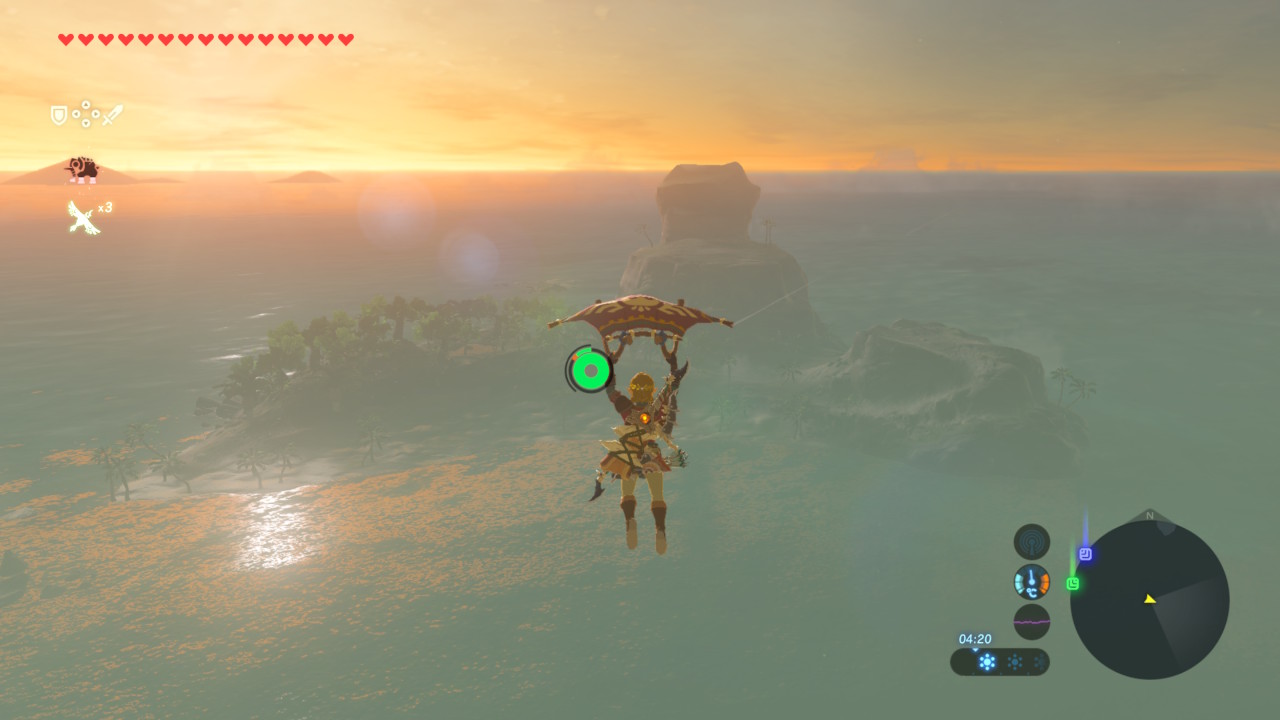Select the Mipha's Grace elephant icon
Viewport: 1280px width, 720px height.
pos(82,169)
